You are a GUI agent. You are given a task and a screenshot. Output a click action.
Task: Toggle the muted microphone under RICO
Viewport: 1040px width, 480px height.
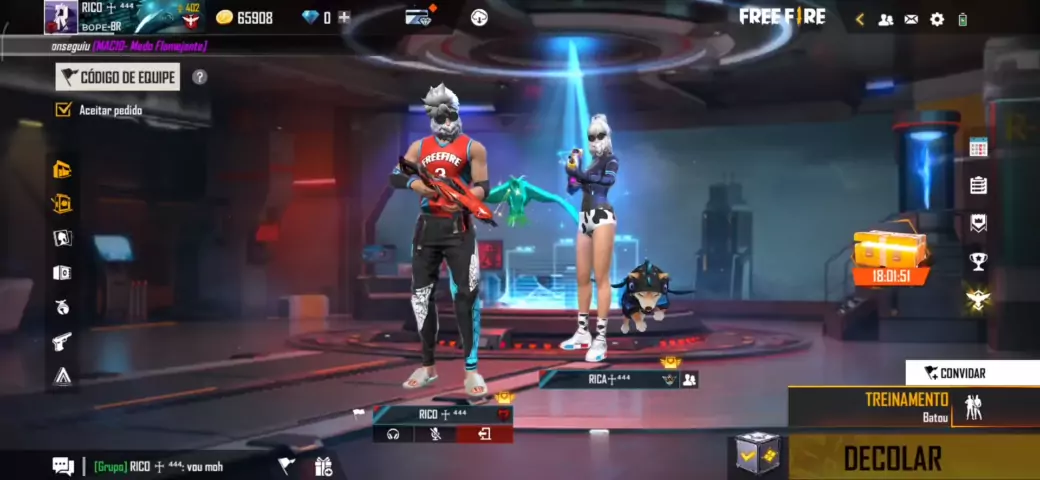click(435, 434)
